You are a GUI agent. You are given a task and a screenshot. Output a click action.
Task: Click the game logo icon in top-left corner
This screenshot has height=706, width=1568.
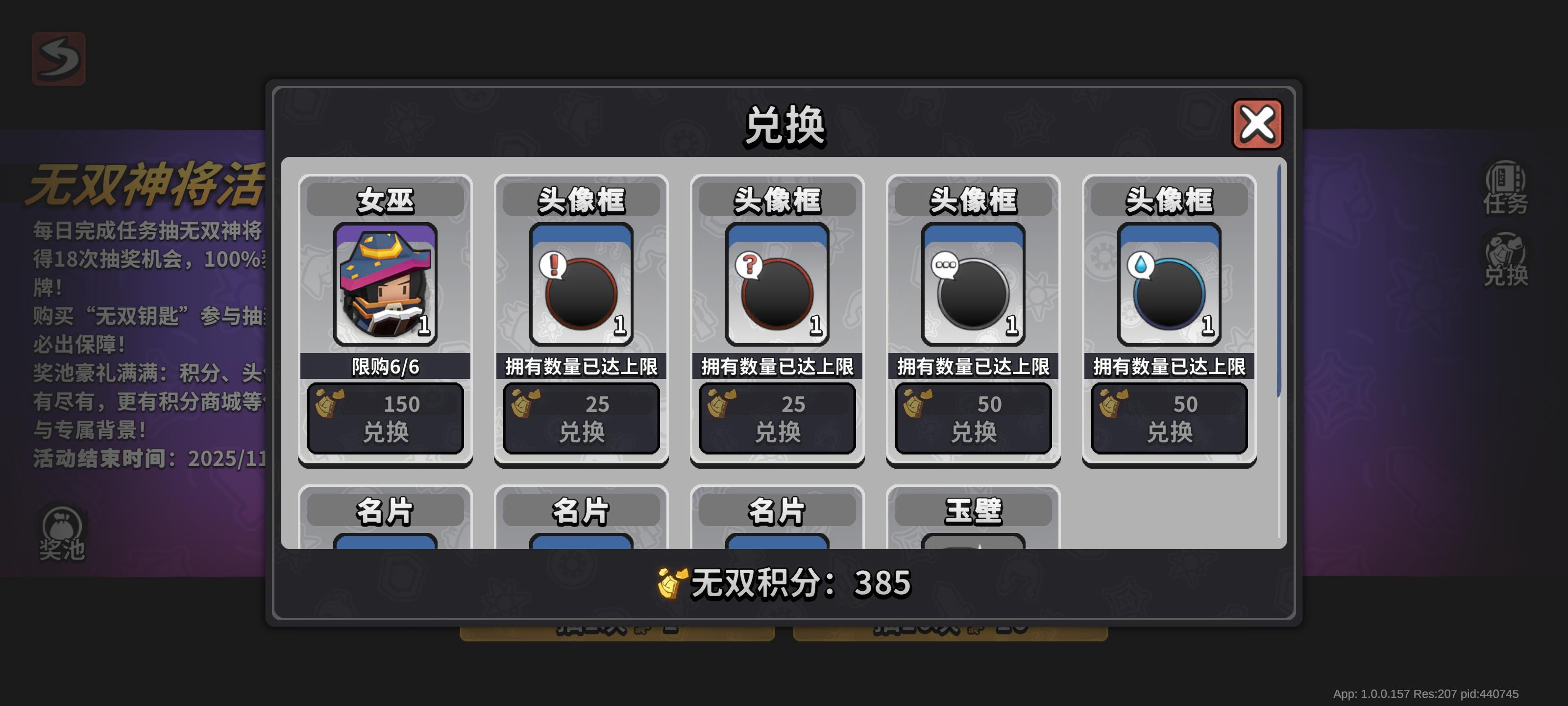coord(58,60)
